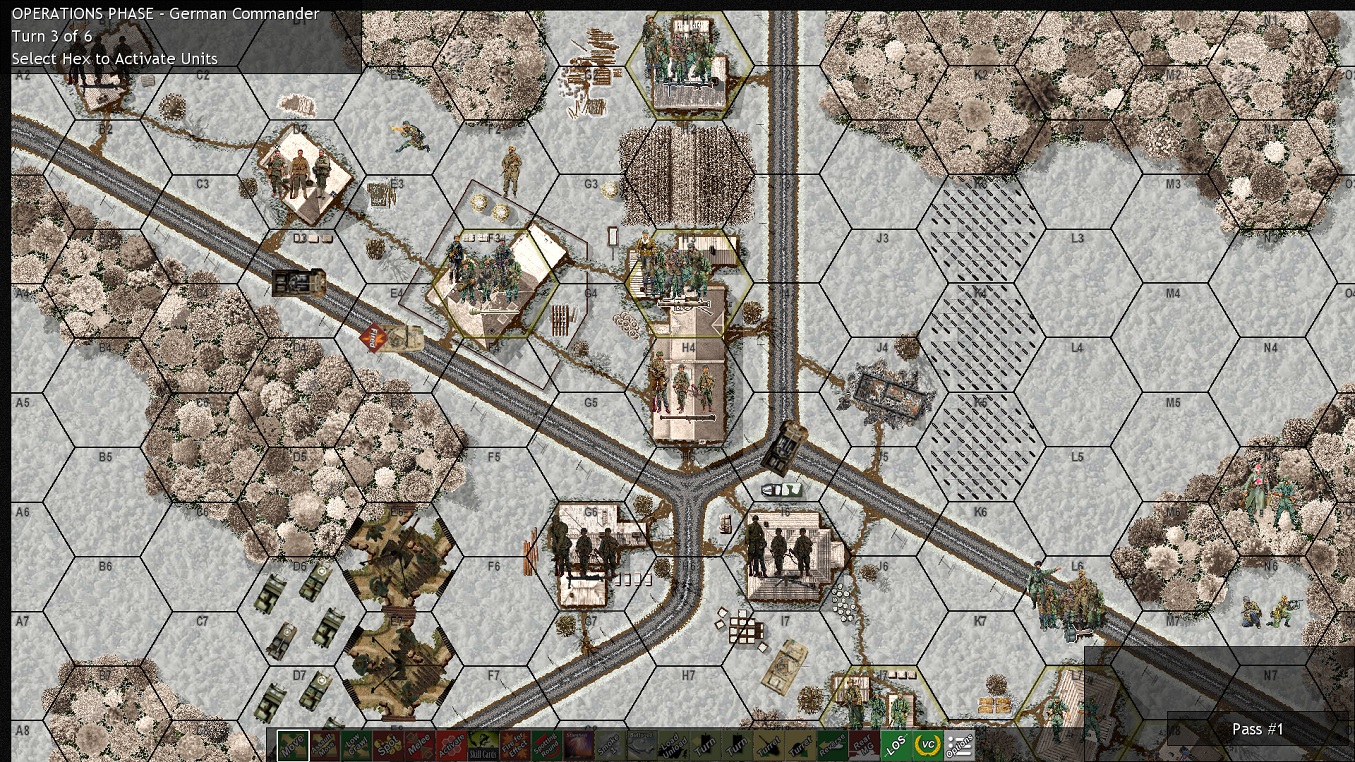Viewport: 1355px width, 762px height.
Task: Toggle Reverse movement mode
Action: (834, 744)
